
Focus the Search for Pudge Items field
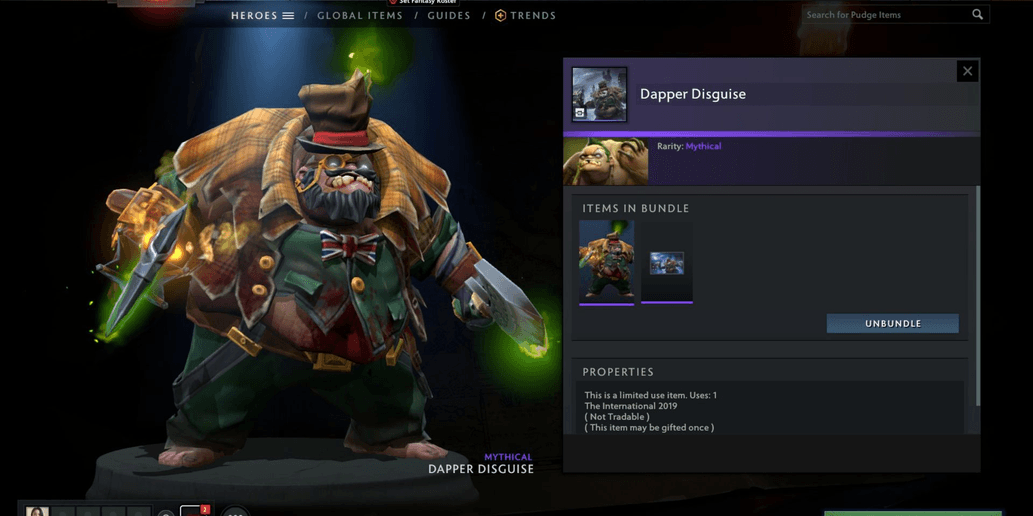point(885,15)
